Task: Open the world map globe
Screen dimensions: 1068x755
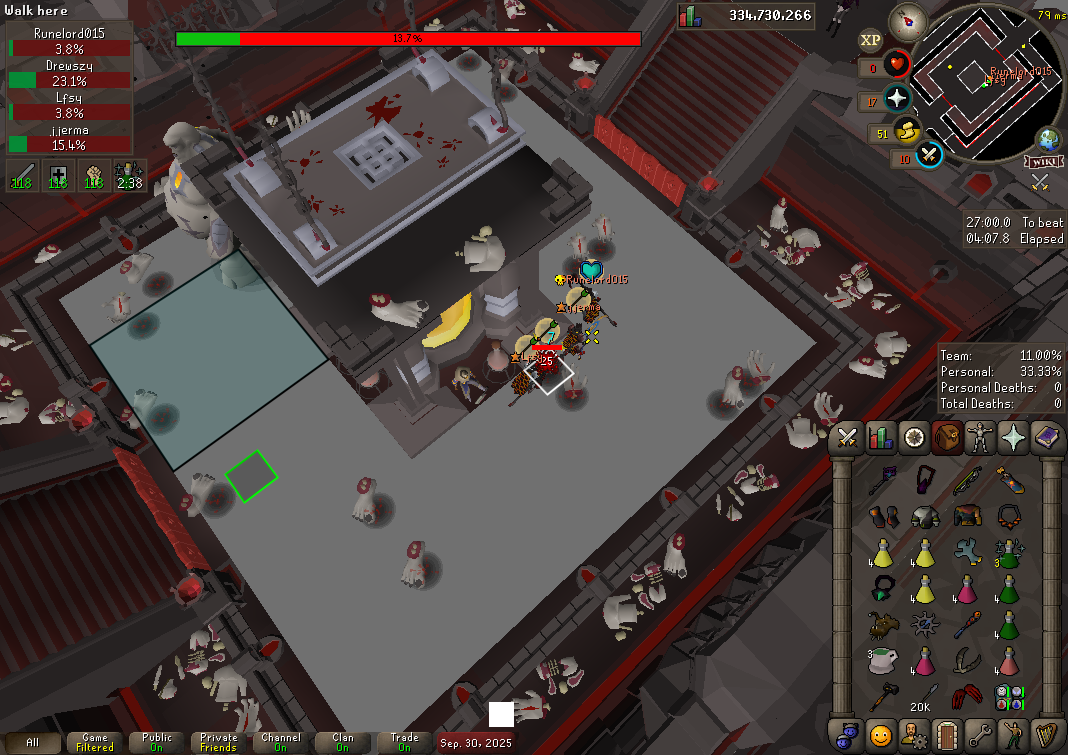Action: 1049,139
